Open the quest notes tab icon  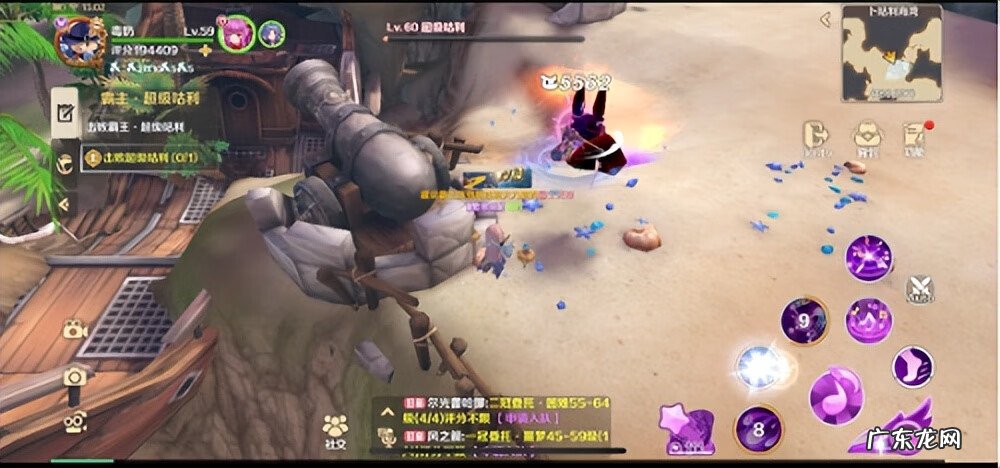(66, 113)
